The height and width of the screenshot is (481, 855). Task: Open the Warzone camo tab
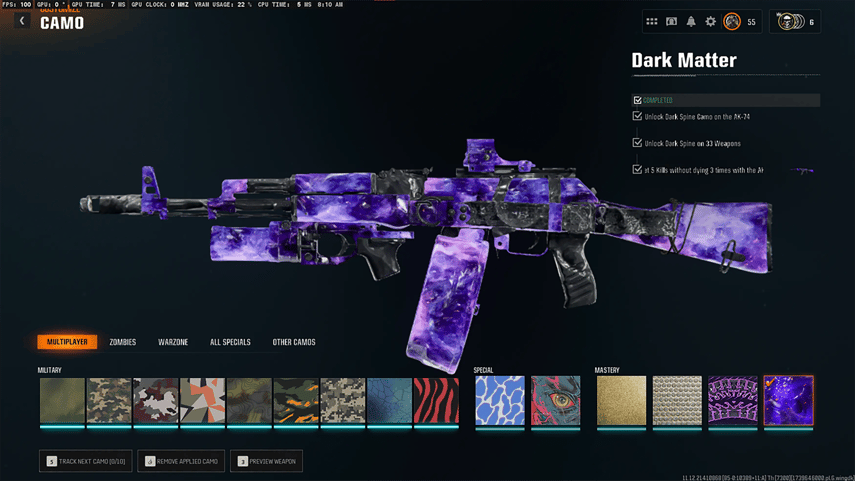(x=173, y=342)
